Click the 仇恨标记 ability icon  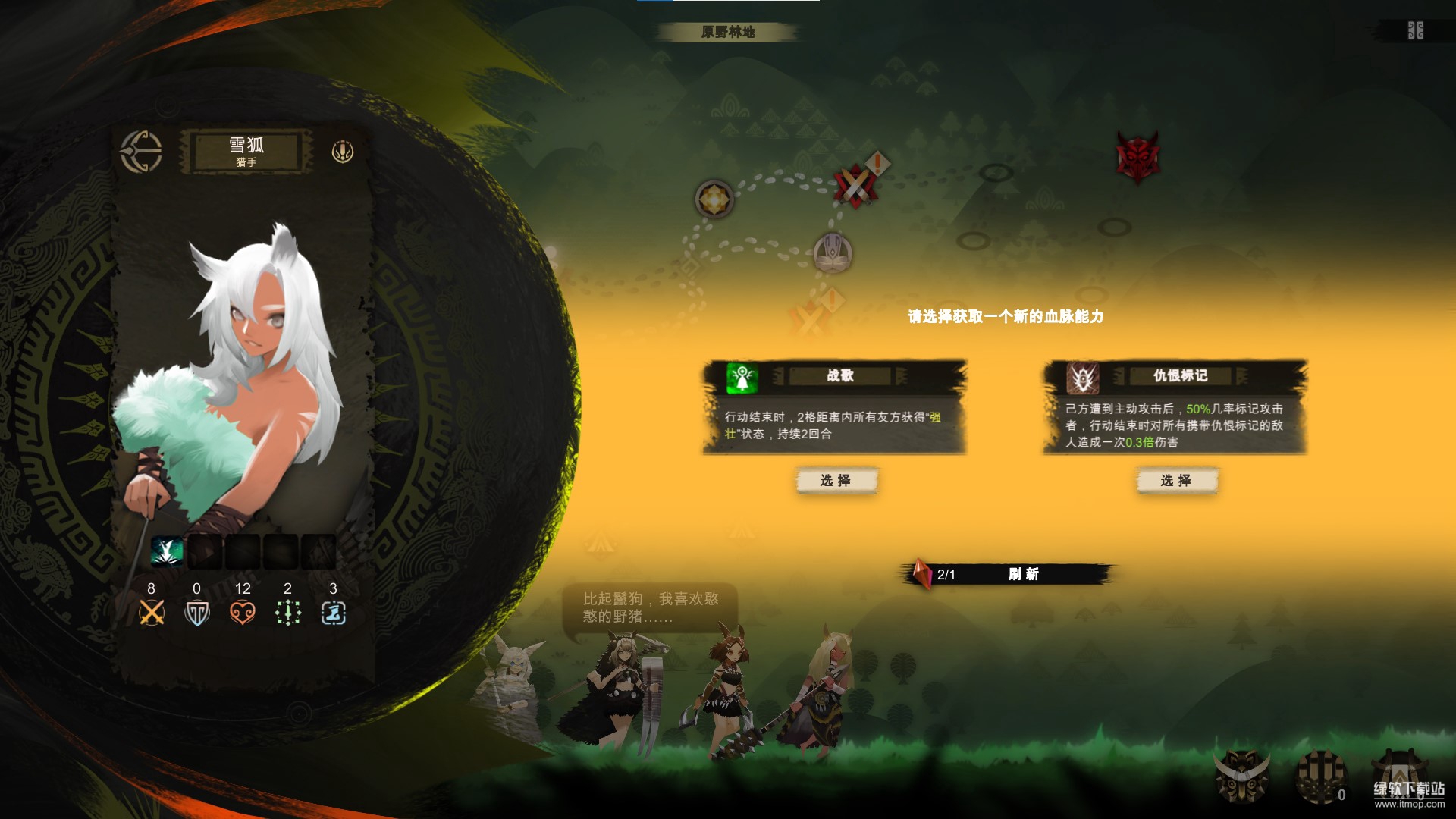[x=1083, y=377]
